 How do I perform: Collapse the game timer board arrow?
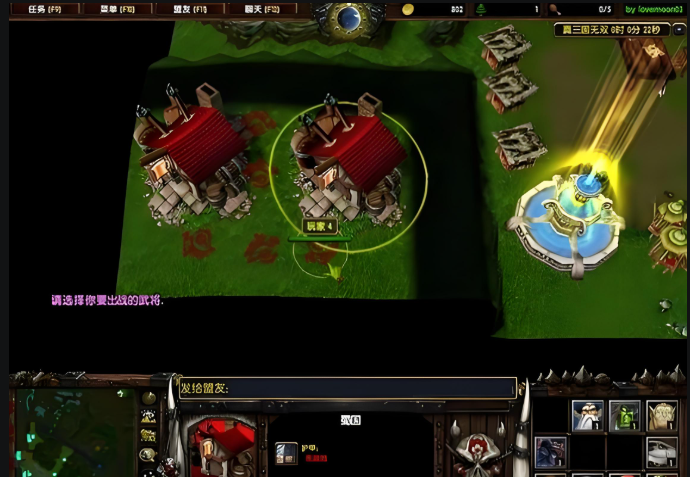coord(681,30)
